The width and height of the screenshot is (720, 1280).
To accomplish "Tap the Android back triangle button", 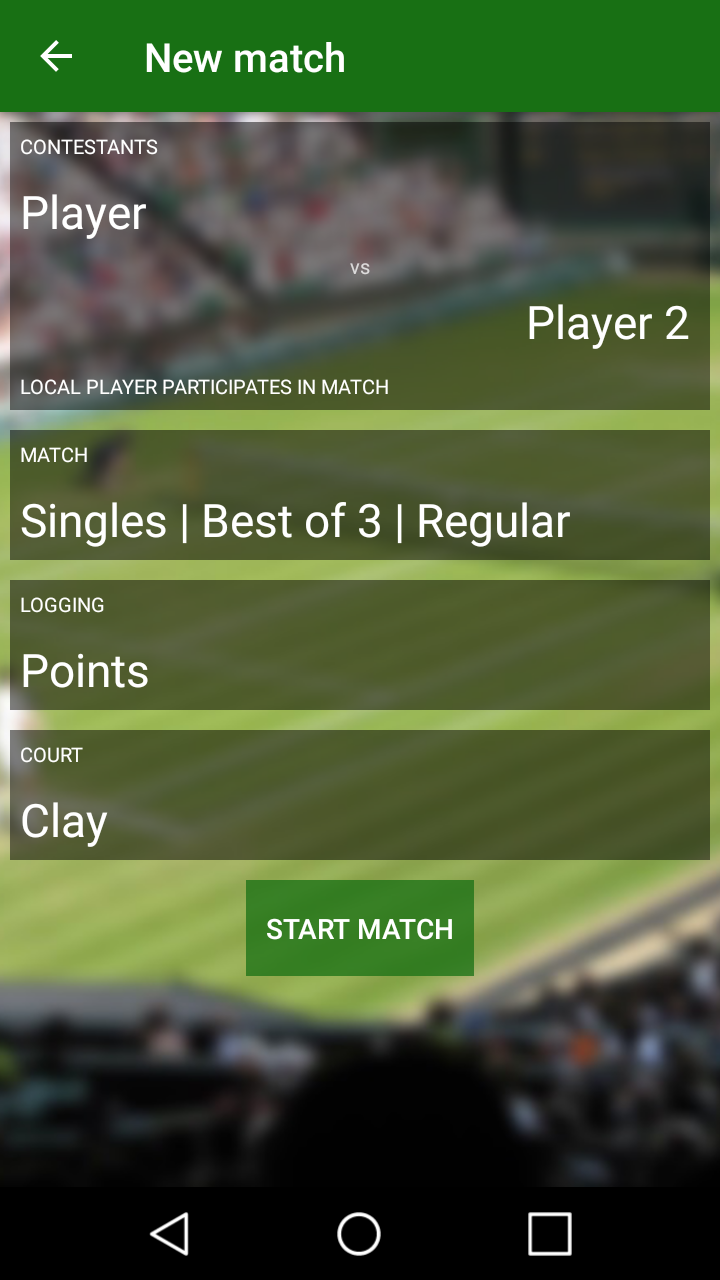I will (x=170, y=1233).
